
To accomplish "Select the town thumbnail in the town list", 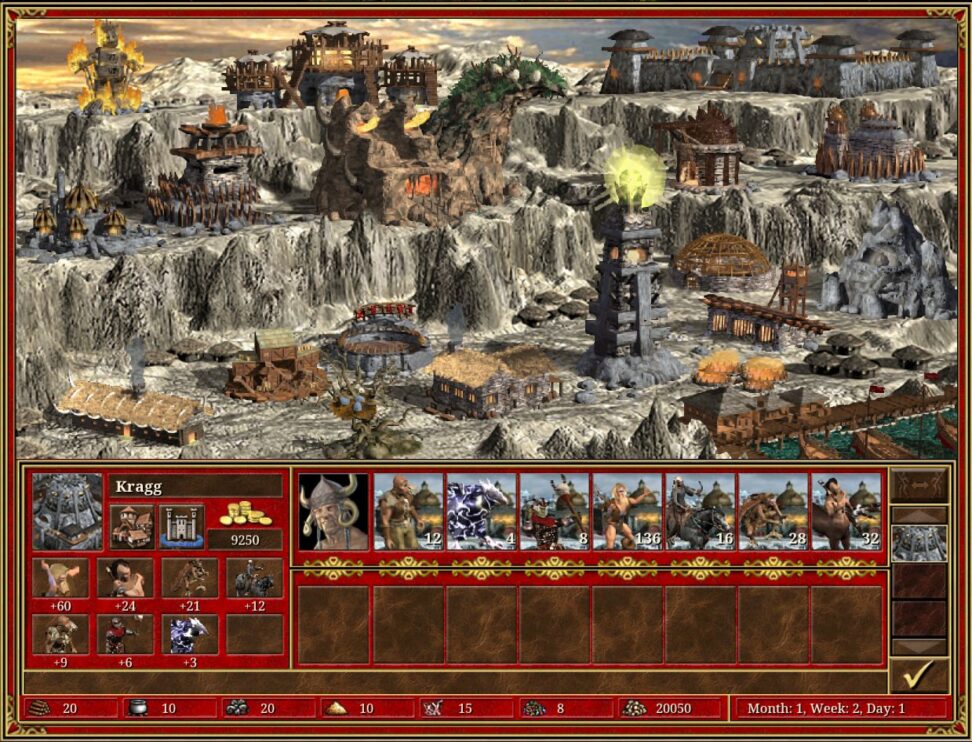I will [x=919, y=543].
